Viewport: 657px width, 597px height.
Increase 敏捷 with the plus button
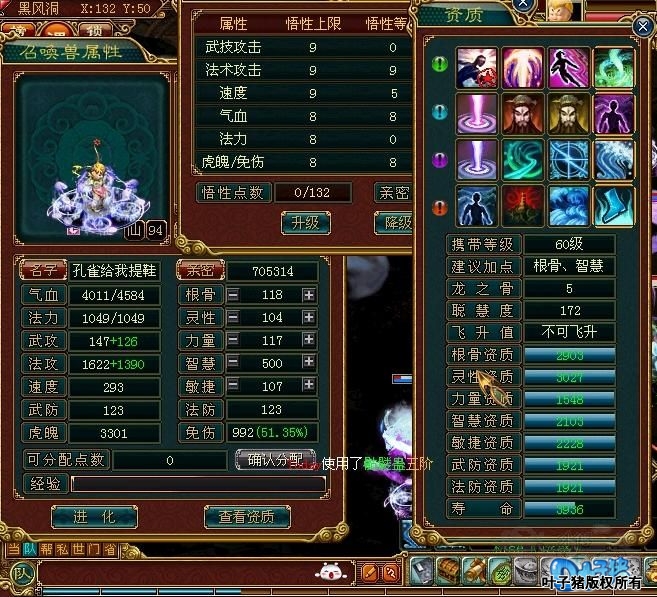point(309,386)
